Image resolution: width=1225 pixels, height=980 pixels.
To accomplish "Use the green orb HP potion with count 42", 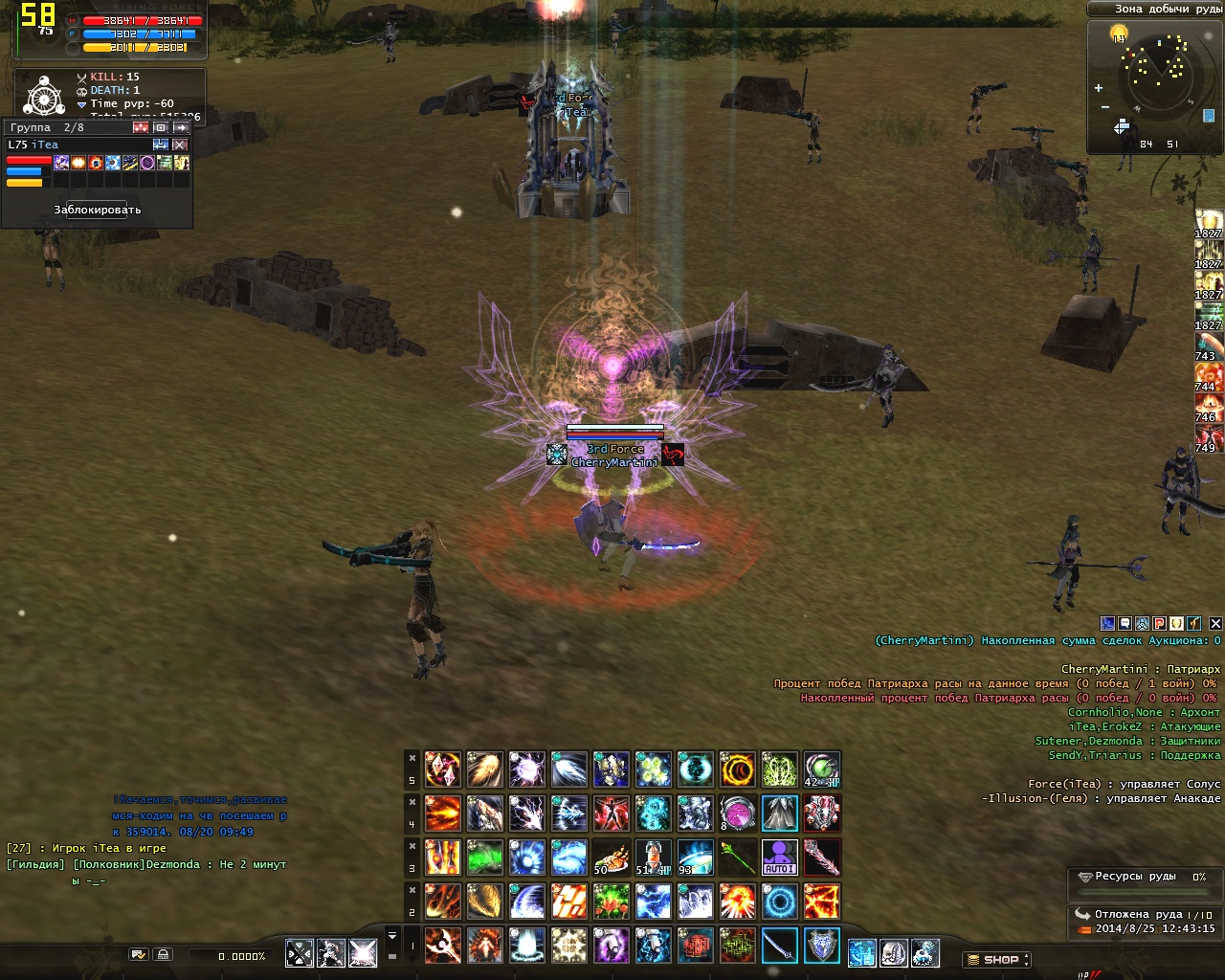I will [x=822, y=769].
